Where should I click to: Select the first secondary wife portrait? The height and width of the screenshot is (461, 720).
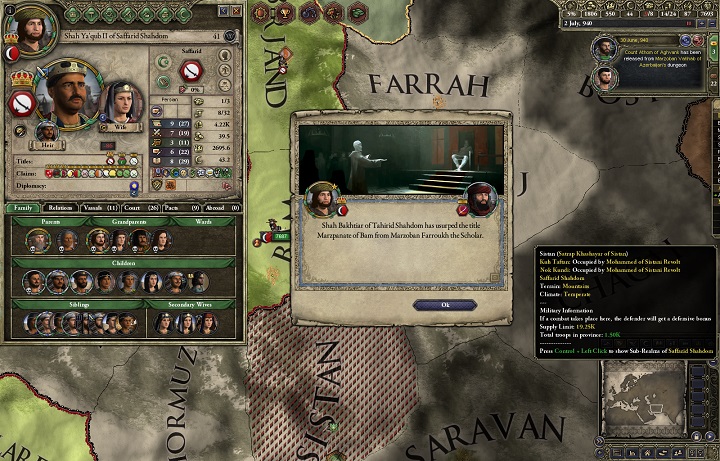(x=163, y=322)
